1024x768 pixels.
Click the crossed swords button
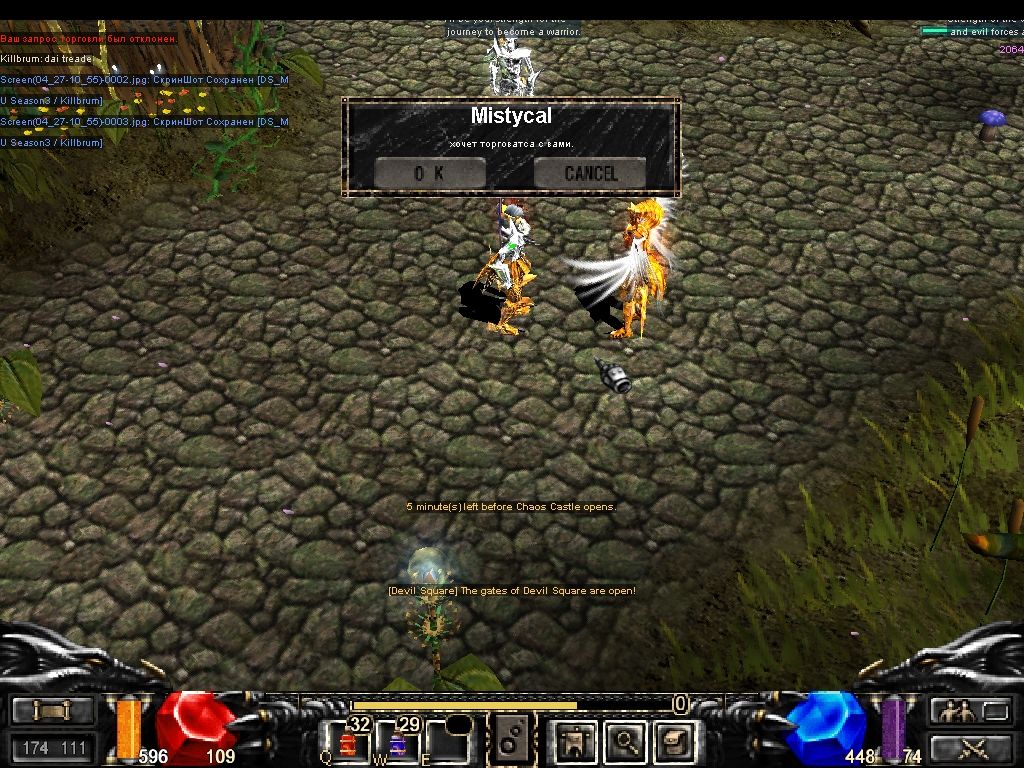click(970, 747)
